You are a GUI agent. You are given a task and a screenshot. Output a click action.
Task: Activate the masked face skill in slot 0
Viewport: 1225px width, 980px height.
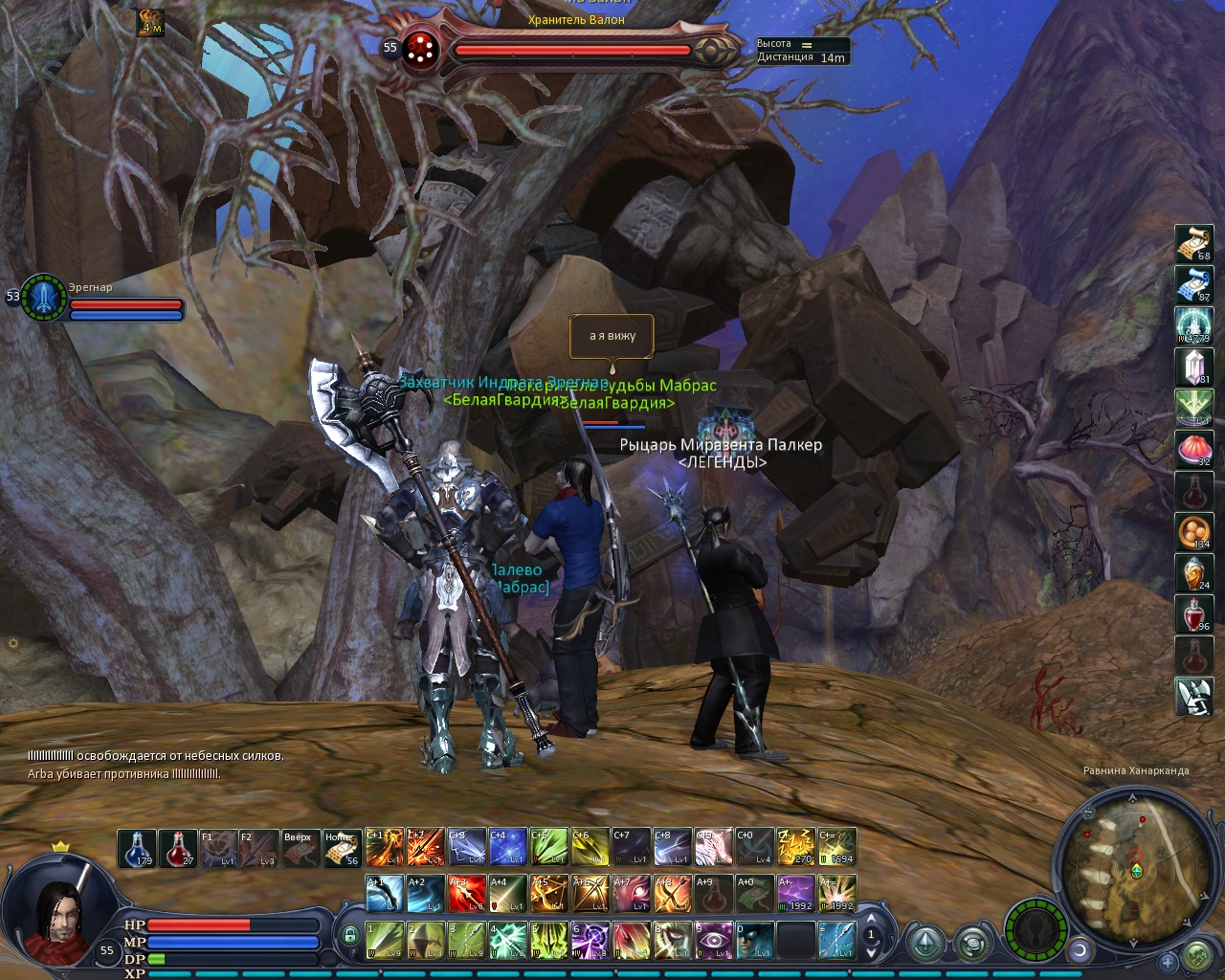754,940
